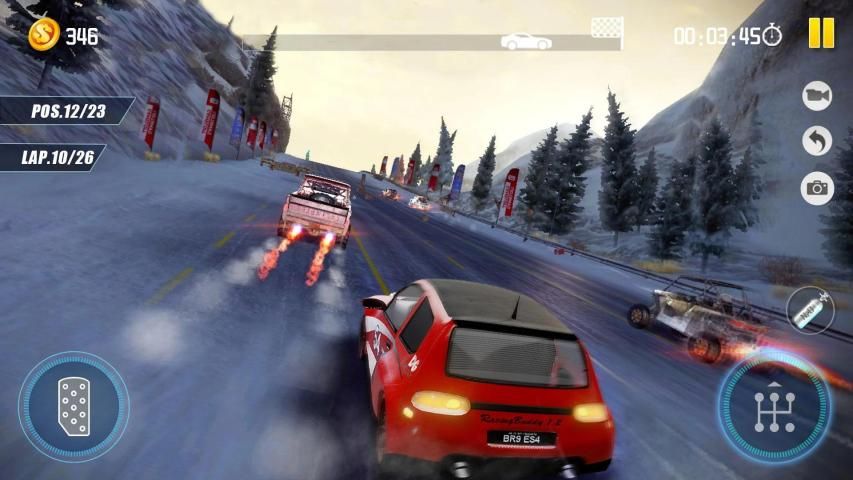Tap the gear shifter control

[773, 407]
